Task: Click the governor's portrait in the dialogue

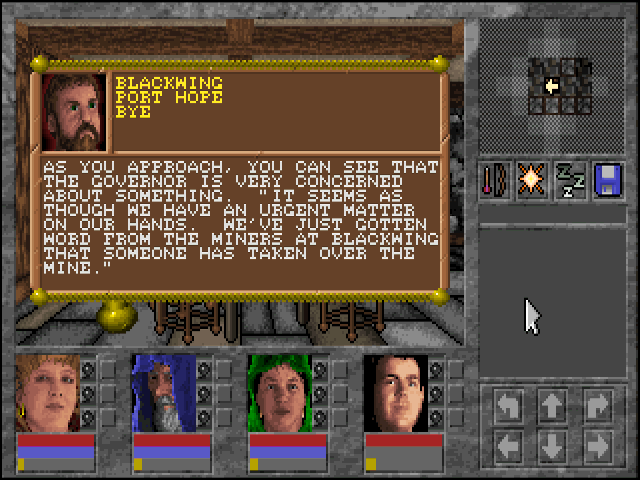Action: [x=74, y=111]
